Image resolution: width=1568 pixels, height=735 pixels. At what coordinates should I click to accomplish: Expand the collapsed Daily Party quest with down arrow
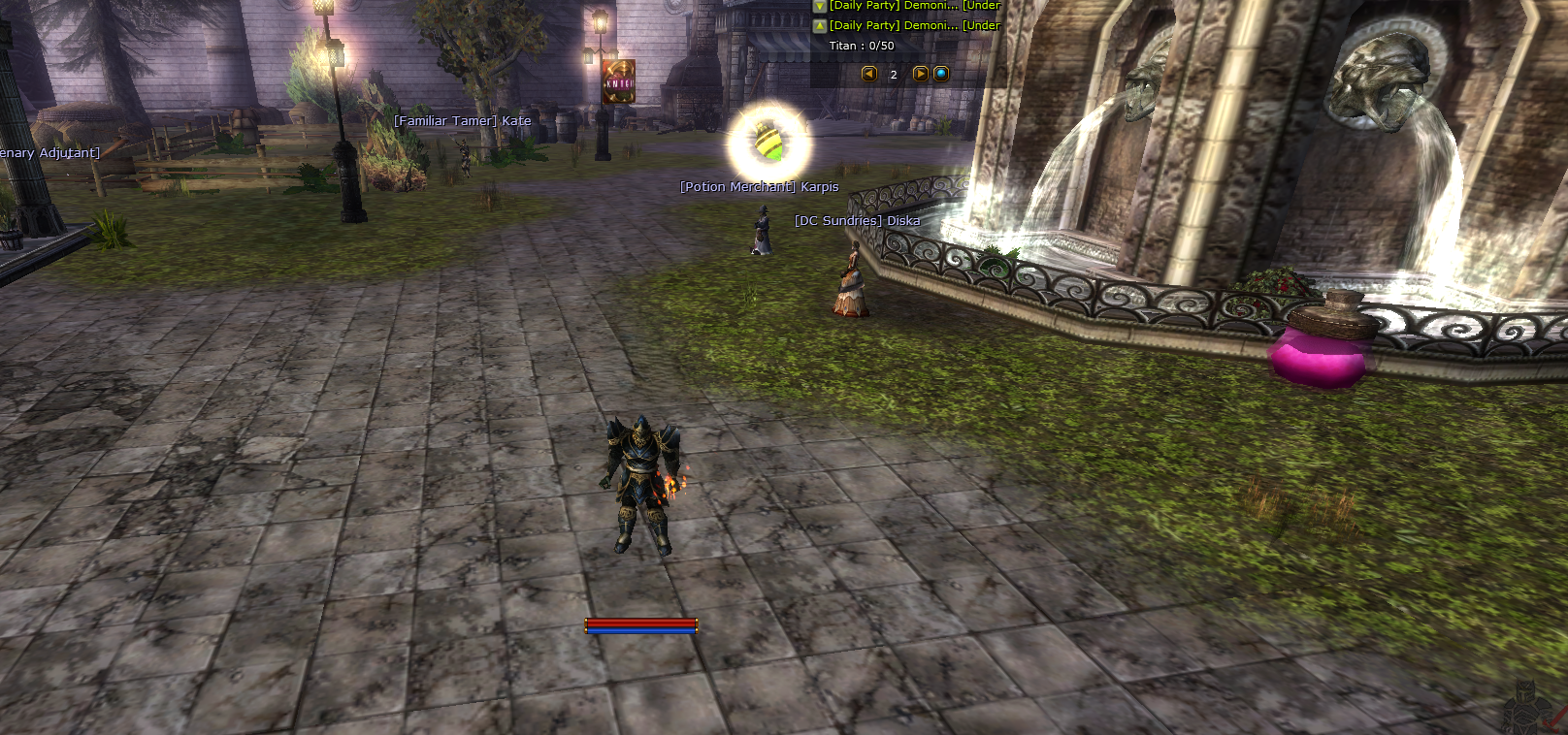(819, 6)
